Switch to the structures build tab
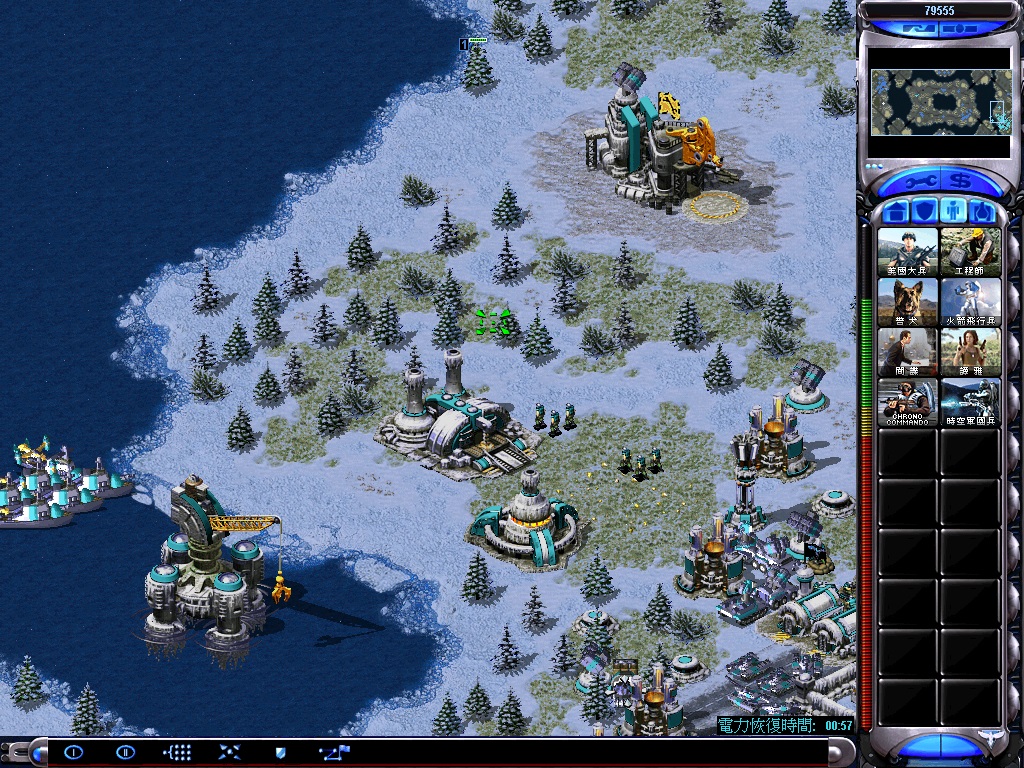The image size is (1024, 768). tap(897, 212)
